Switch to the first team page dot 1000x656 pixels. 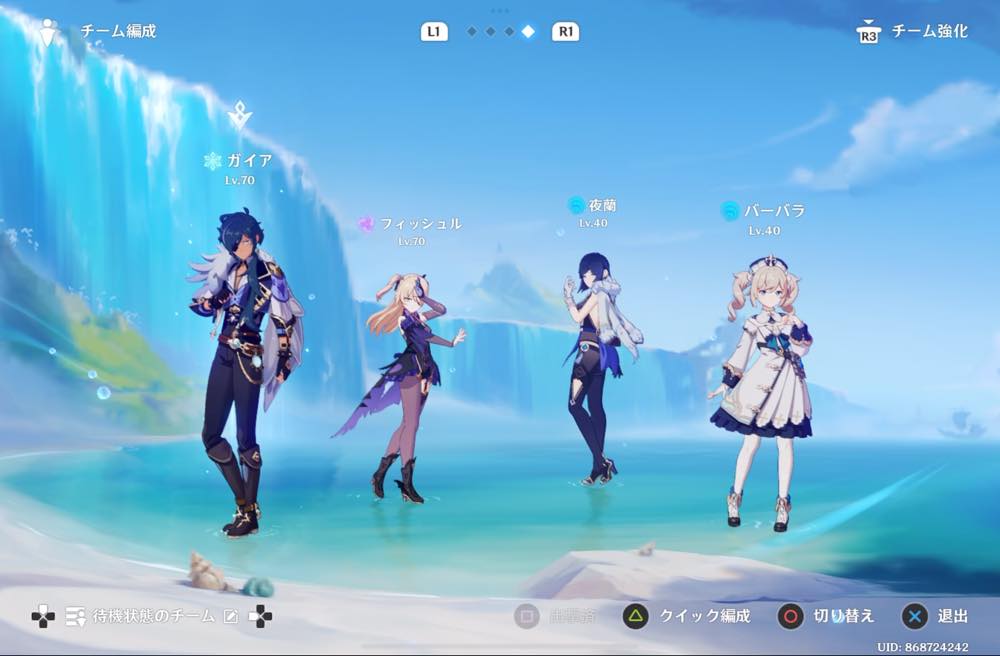(471, 32)
